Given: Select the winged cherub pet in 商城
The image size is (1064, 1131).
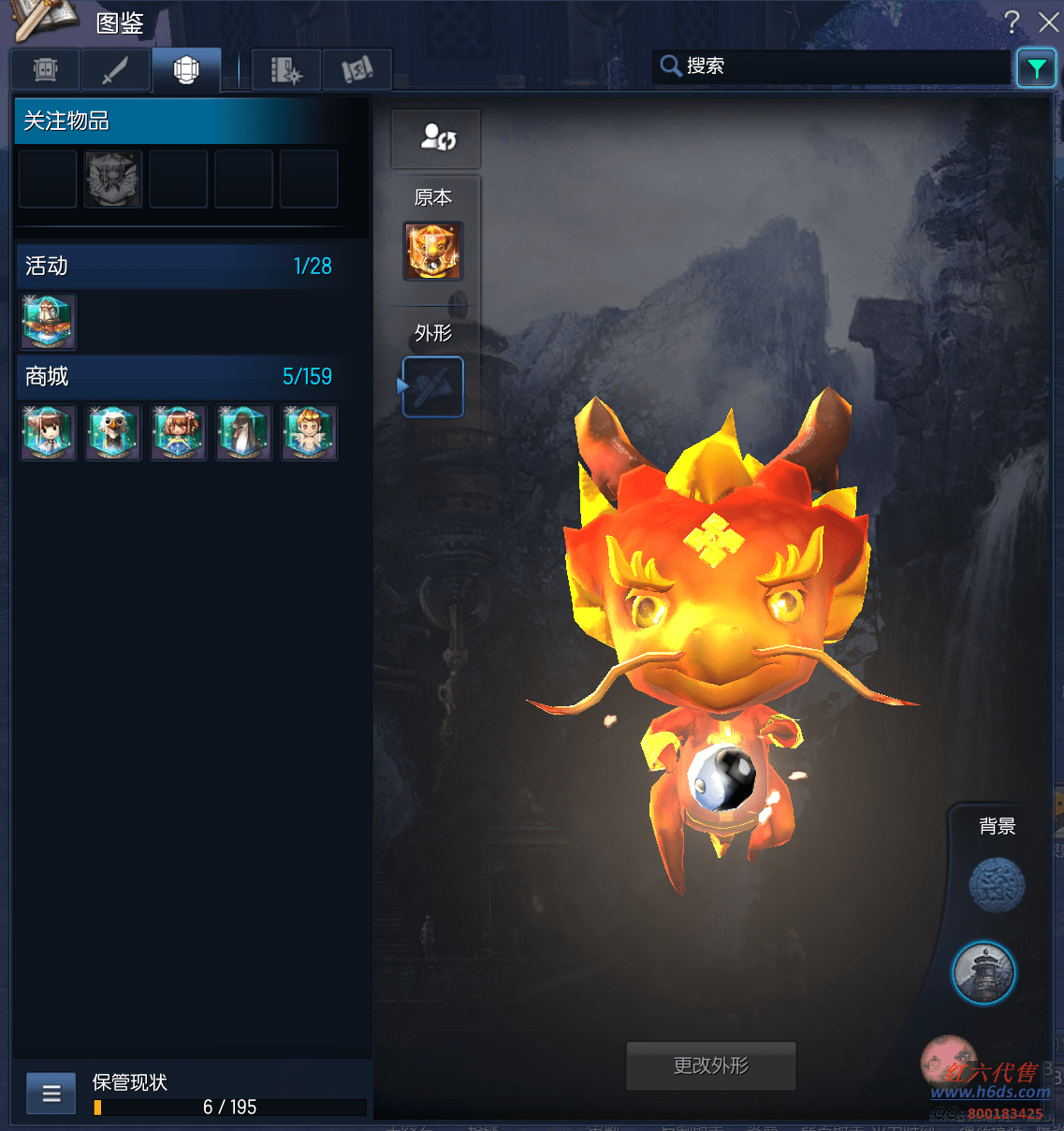Looking at the screenshot, I should (310, 432).
